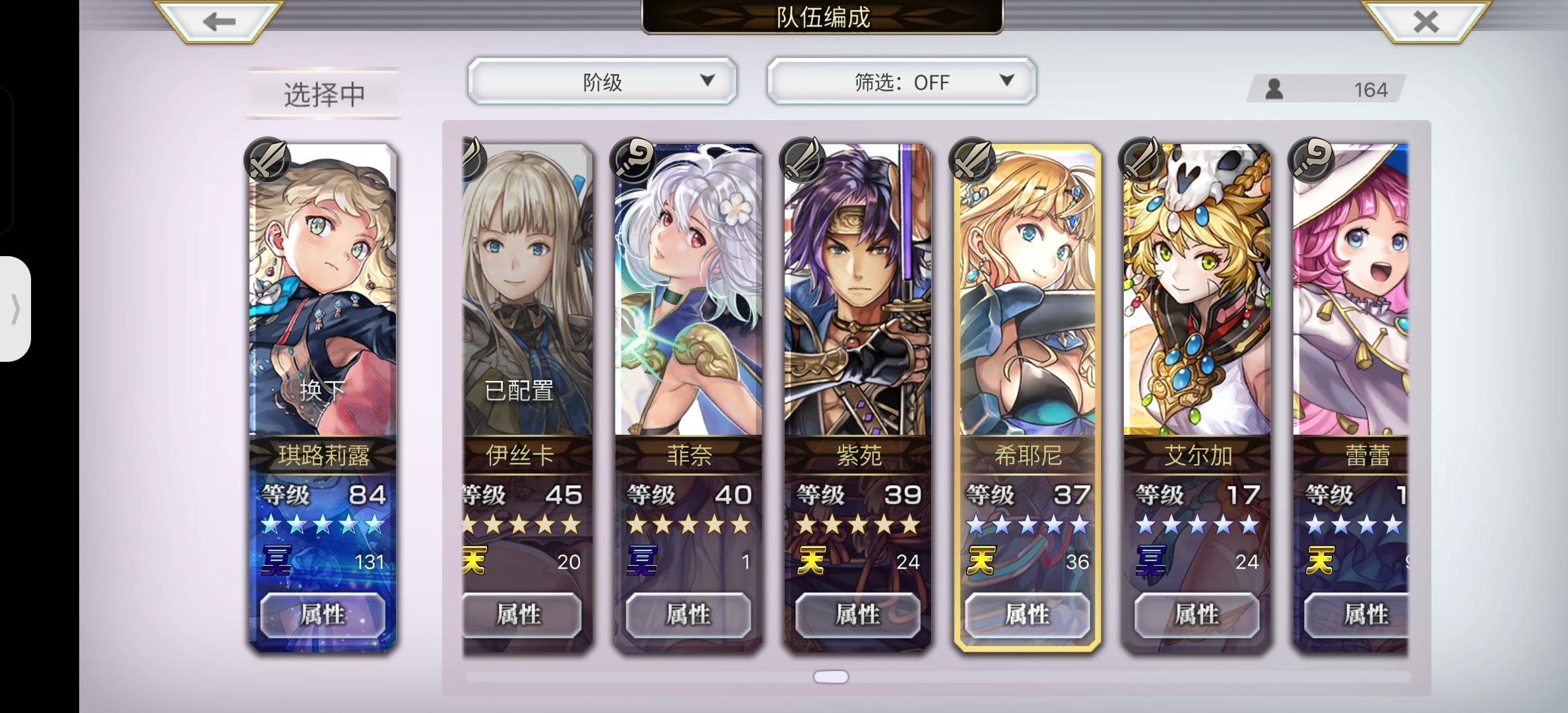Open the 阶级 sort dropdown
Viewport: 1568px width, 713px height.
click(x=602, y=81)
